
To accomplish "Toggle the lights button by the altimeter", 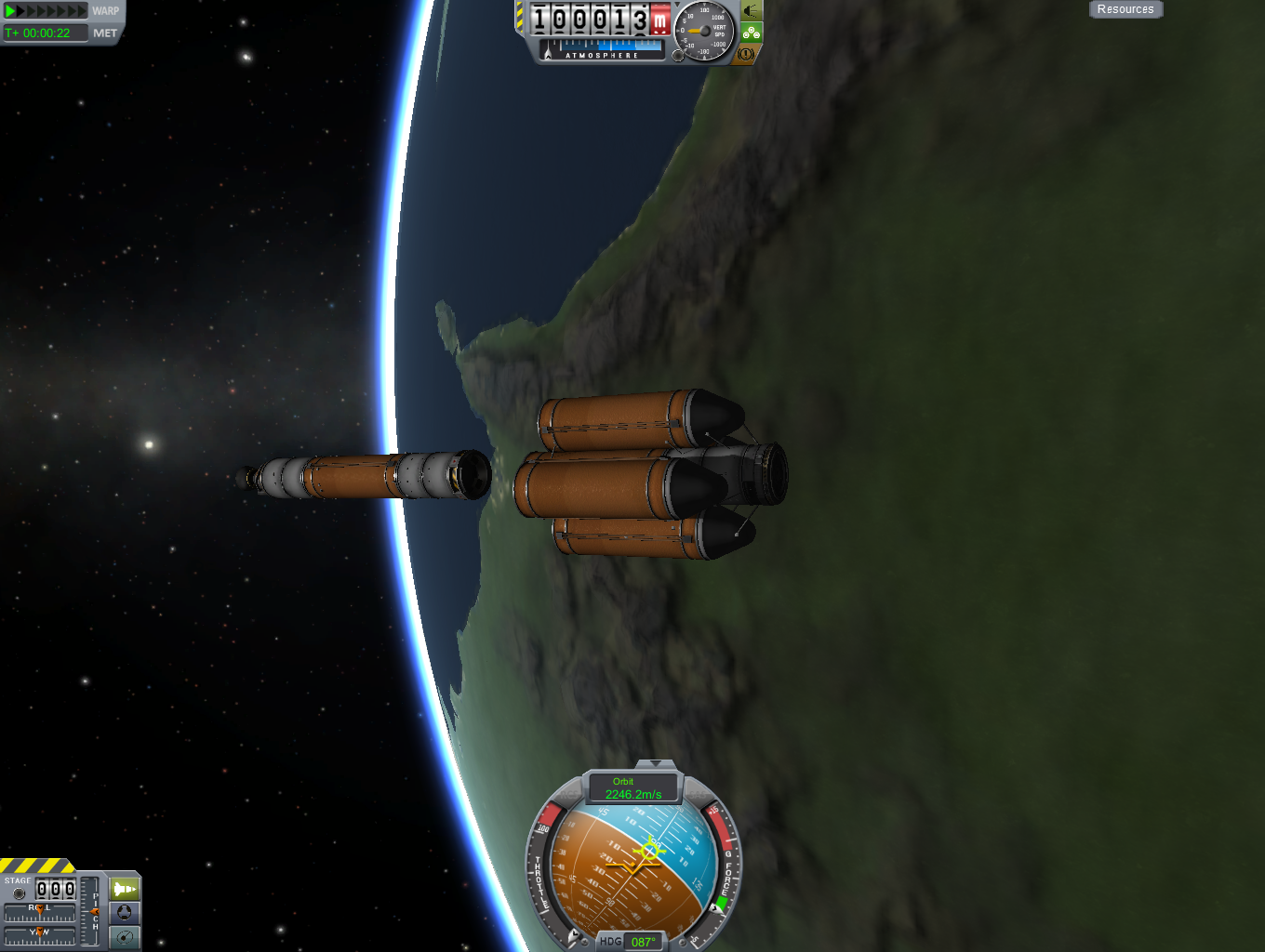I will point(752,12).
